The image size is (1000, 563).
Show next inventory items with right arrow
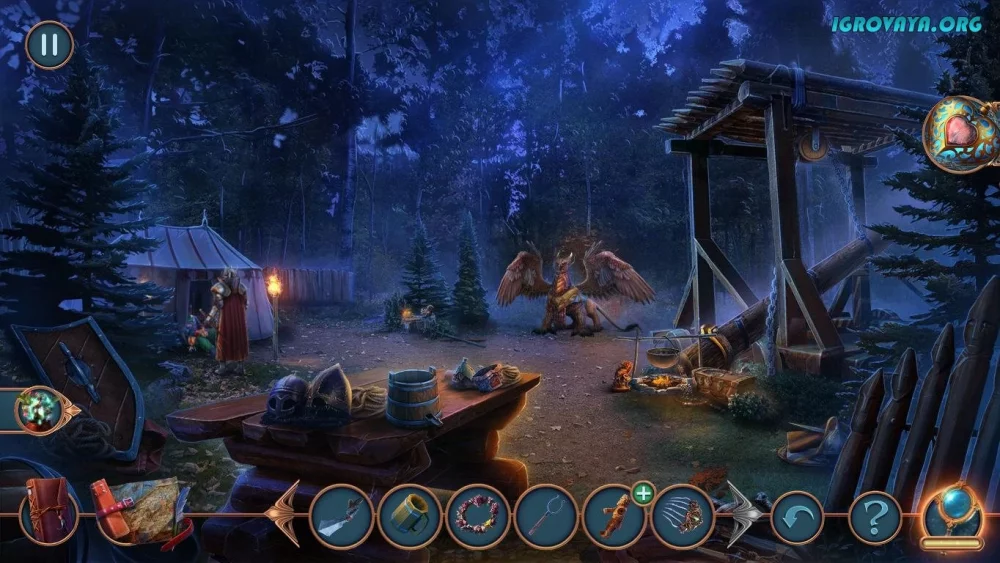pos(741,514)
